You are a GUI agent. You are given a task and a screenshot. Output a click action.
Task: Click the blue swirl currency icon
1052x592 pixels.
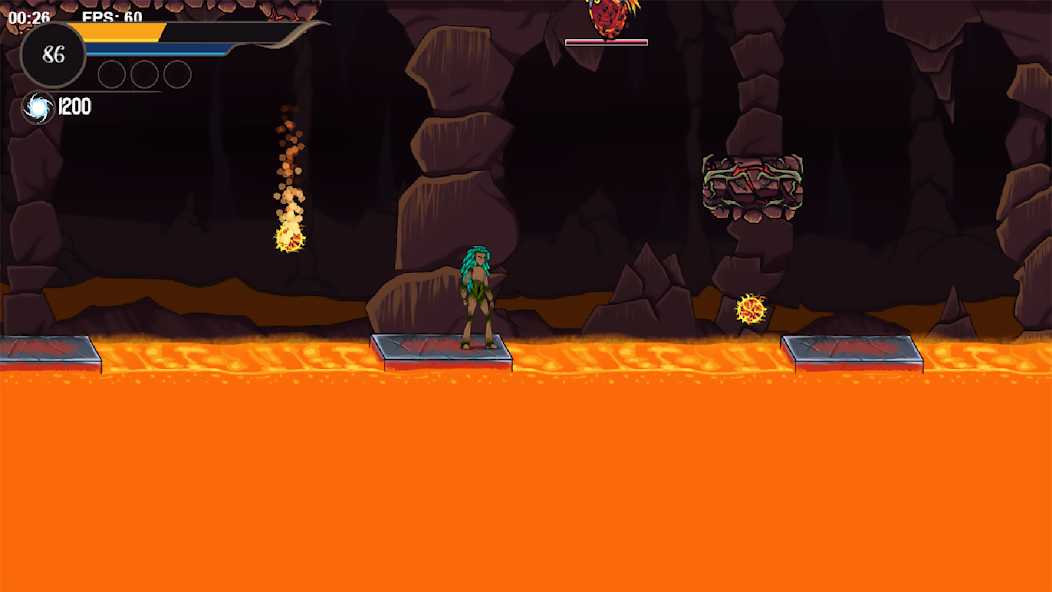(38, 108)
